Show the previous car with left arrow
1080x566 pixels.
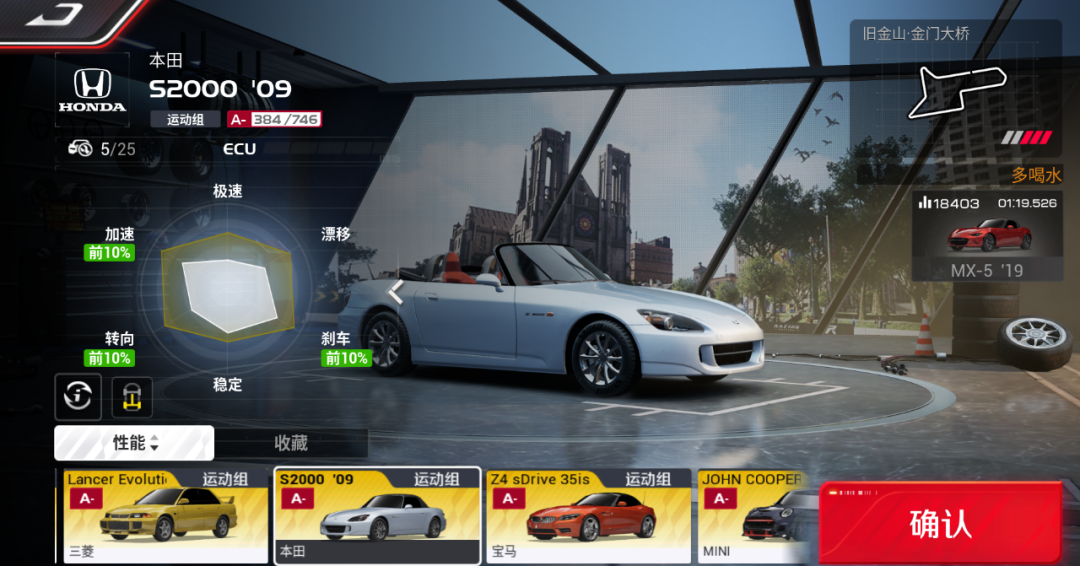coord(396,292)
